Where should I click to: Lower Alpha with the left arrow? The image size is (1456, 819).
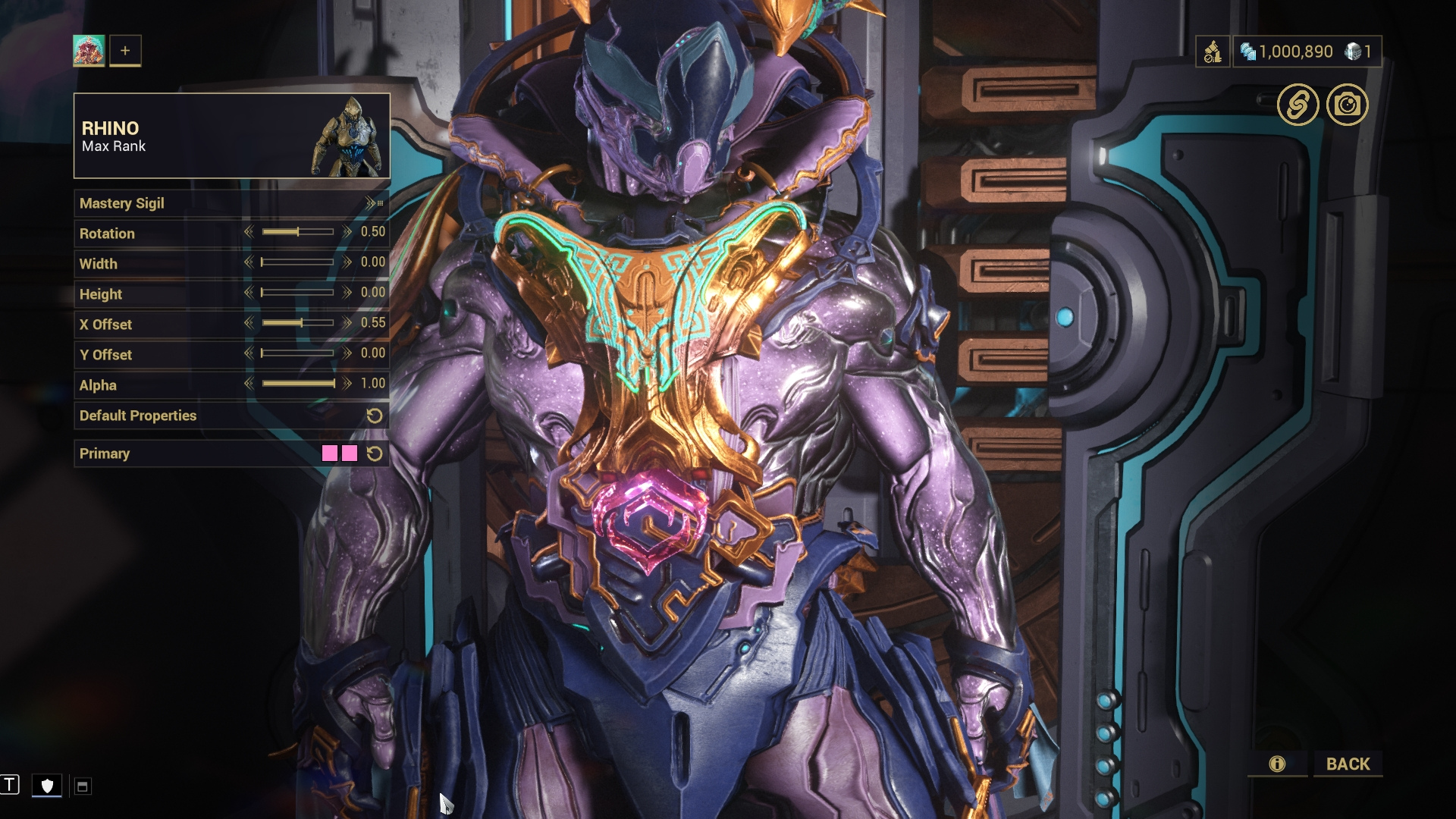(249, 384)
